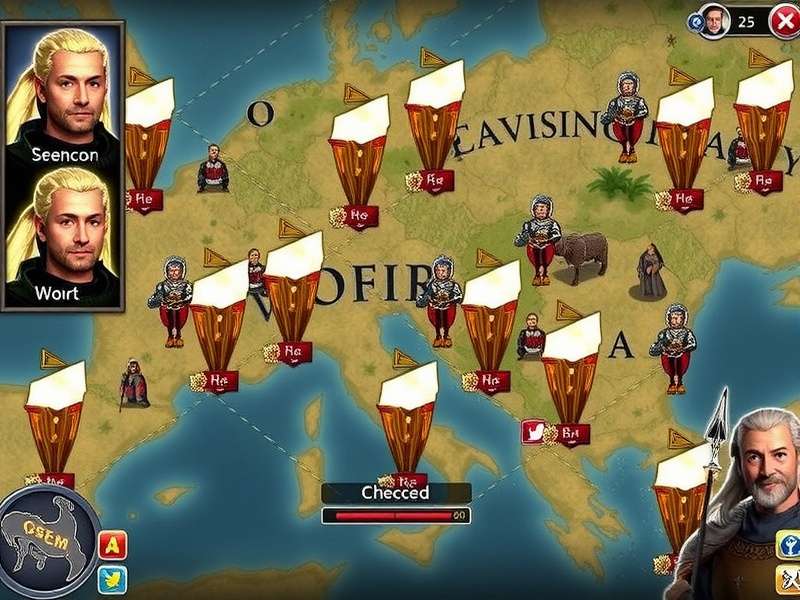
Task: Click the red A button
Action: click(x=113, y=545)
